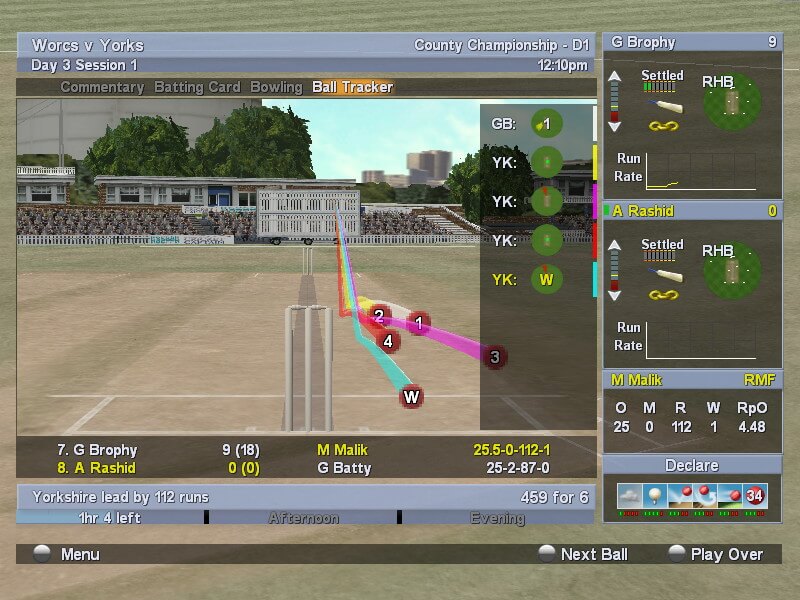Screen dimensions: 800x600
Task: Play the Next Ball
Action: tap(582, 554)
